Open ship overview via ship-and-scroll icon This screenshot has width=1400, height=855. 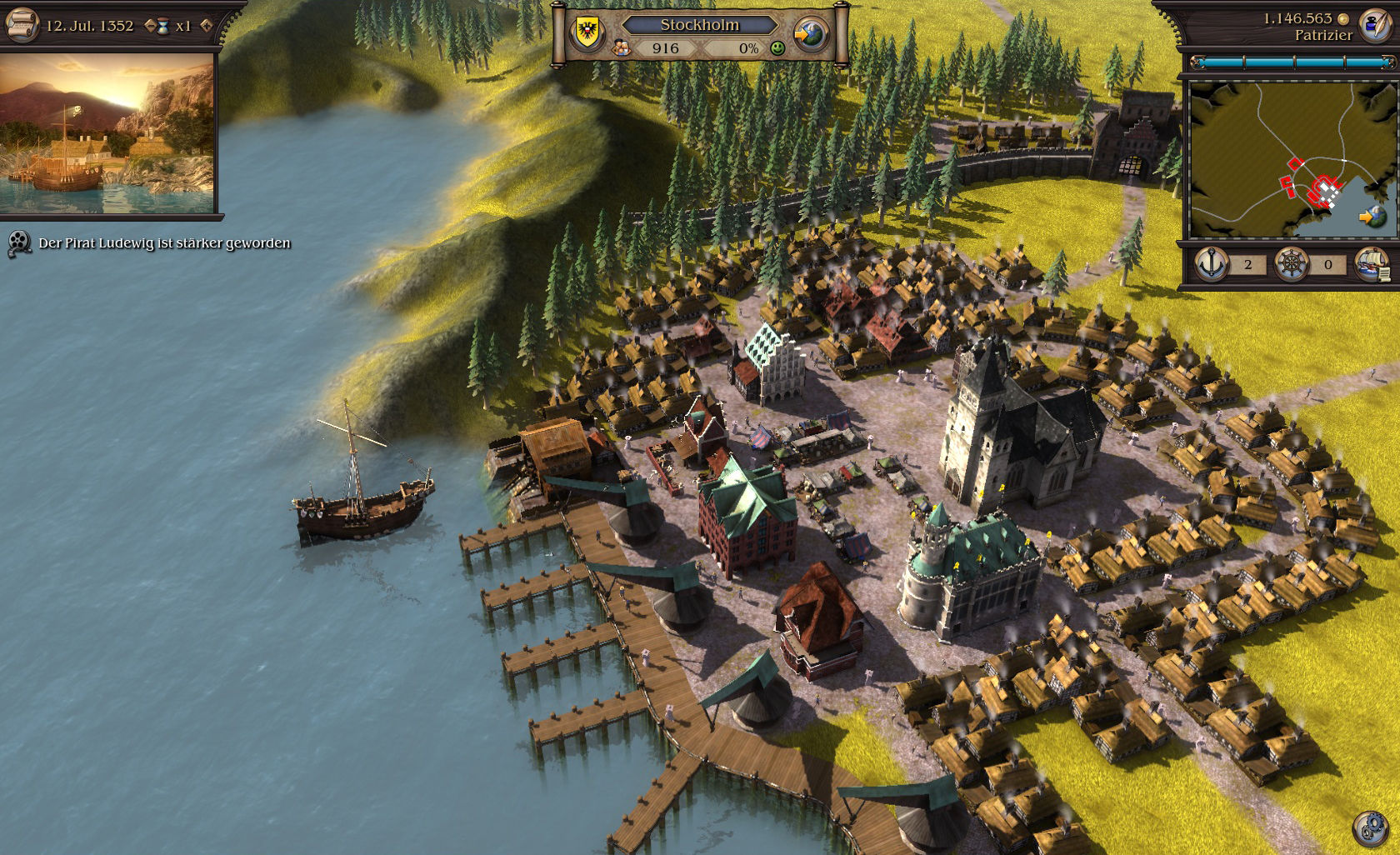pyautogui.click(x=1373, y=265)
